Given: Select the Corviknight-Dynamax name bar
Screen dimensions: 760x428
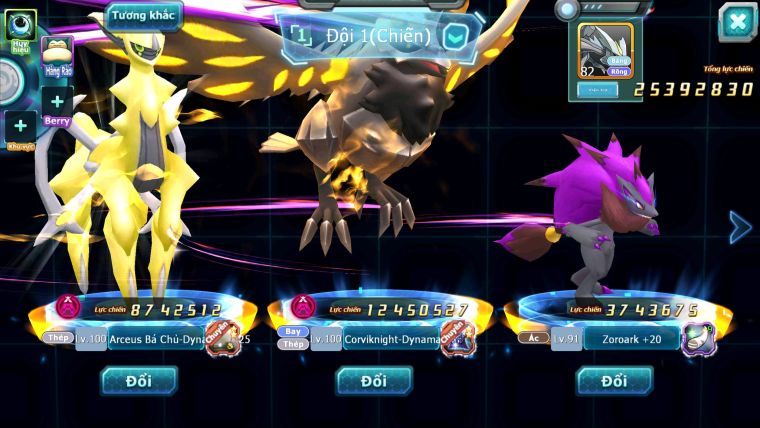Looking at the screenshot, I should [385, 340].
